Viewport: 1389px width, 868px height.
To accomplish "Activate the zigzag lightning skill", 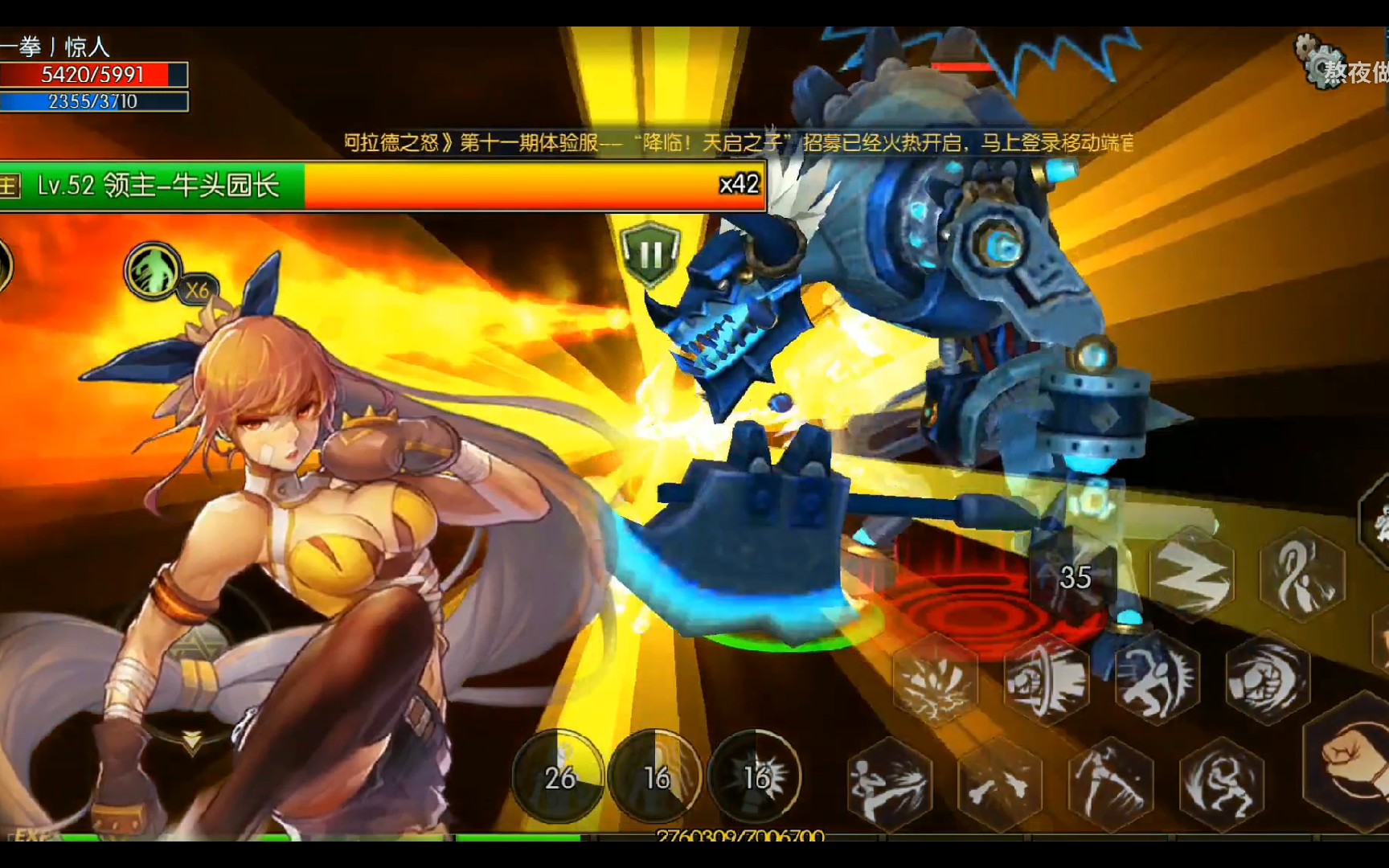I will click(1191, 575).
